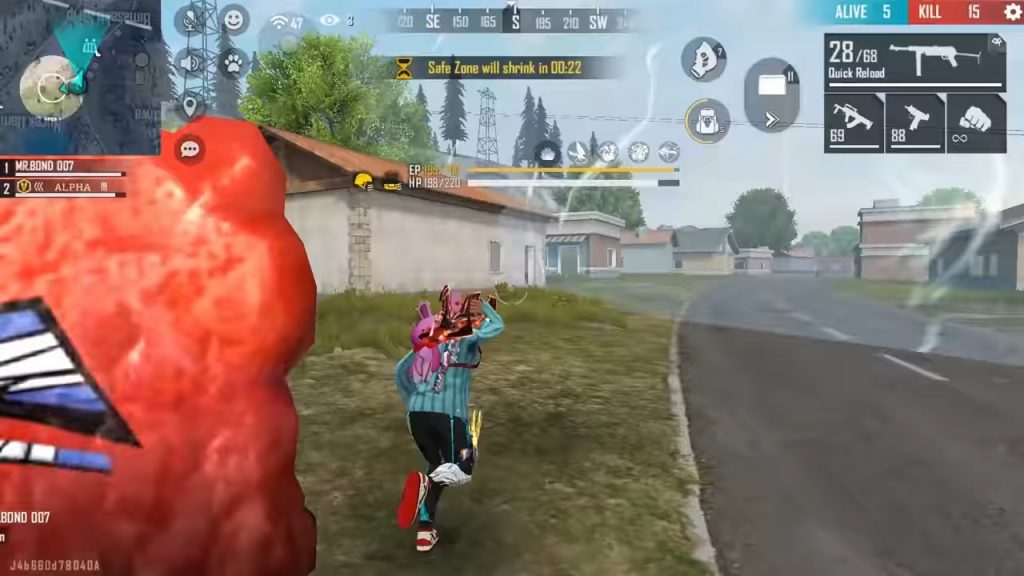Select the fist melee slot

[x=976, y=123]
